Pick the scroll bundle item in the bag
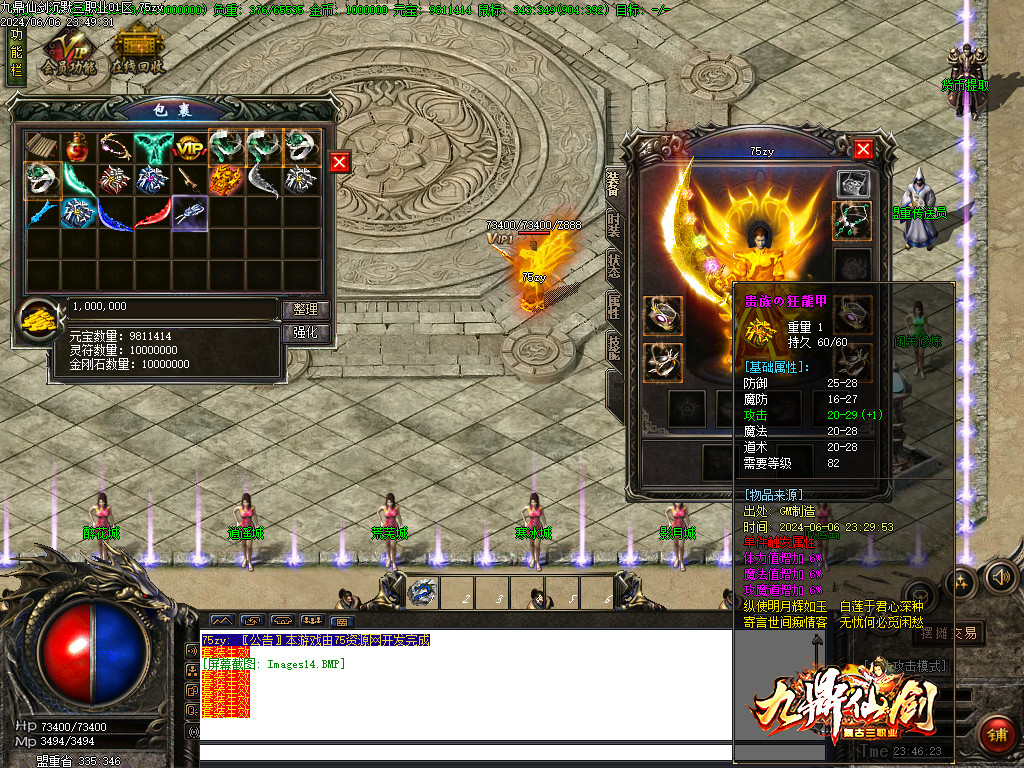 pyautogui.click(x=41, y=149)
